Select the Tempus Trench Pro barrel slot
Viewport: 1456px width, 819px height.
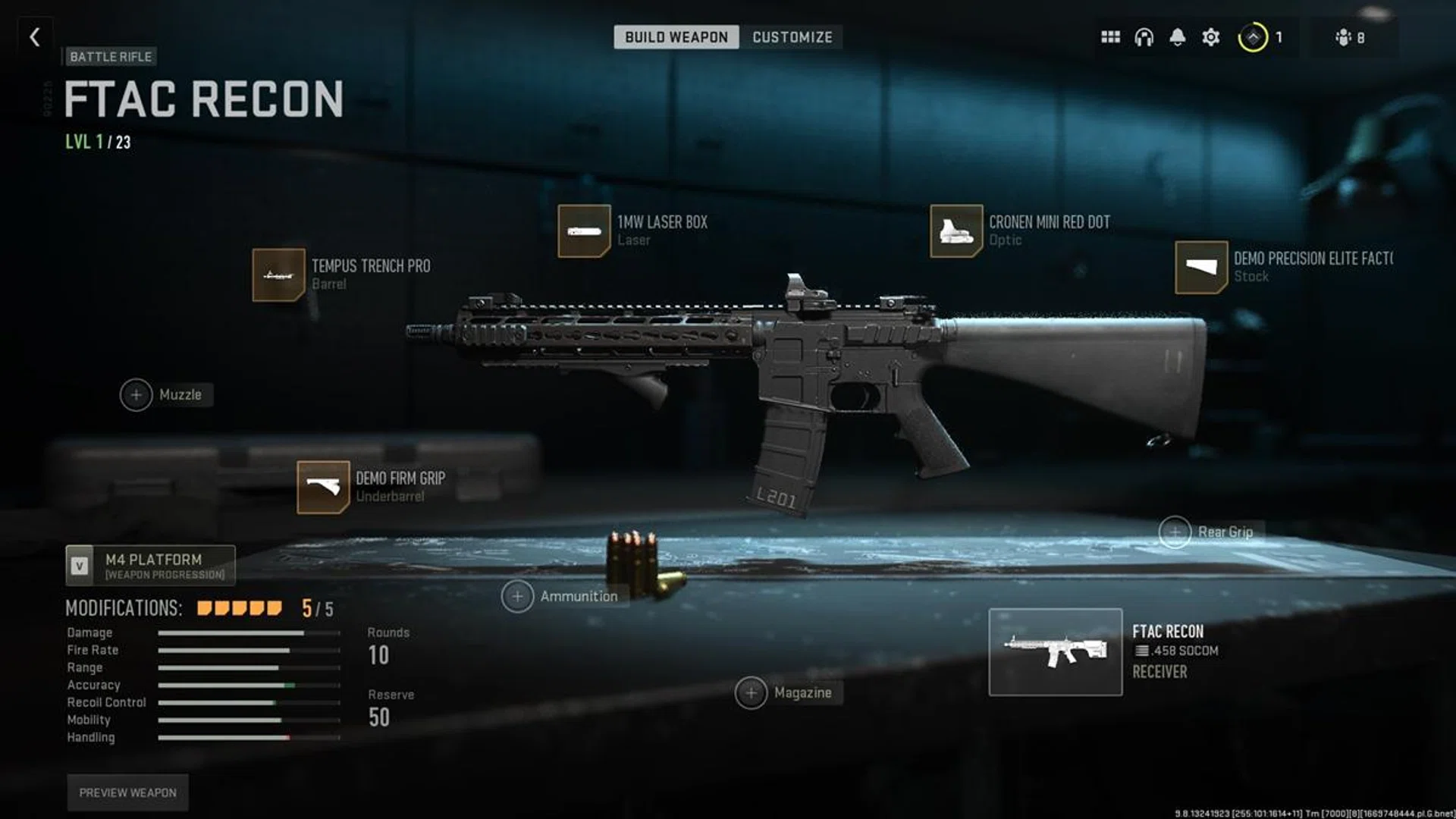(279, 275)
